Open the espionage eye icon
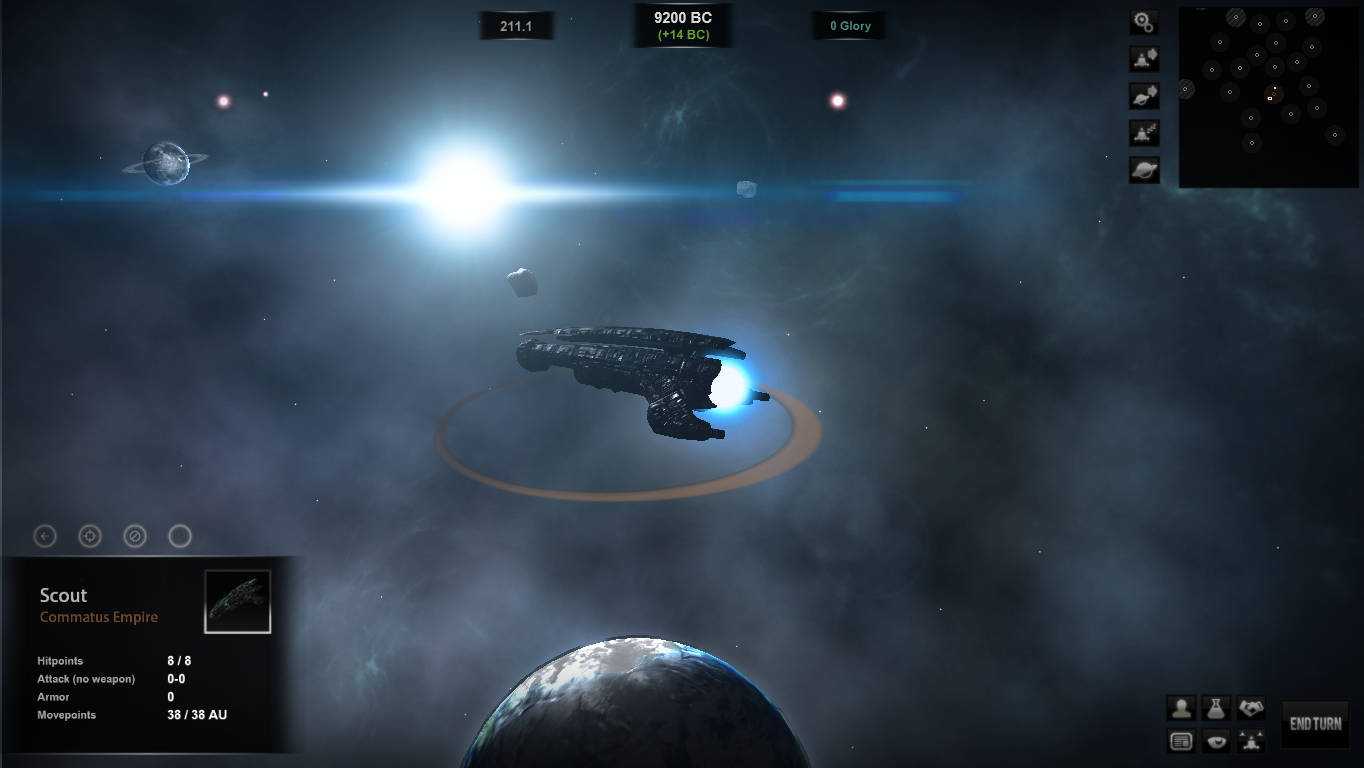 click(x=1214, y=740)
